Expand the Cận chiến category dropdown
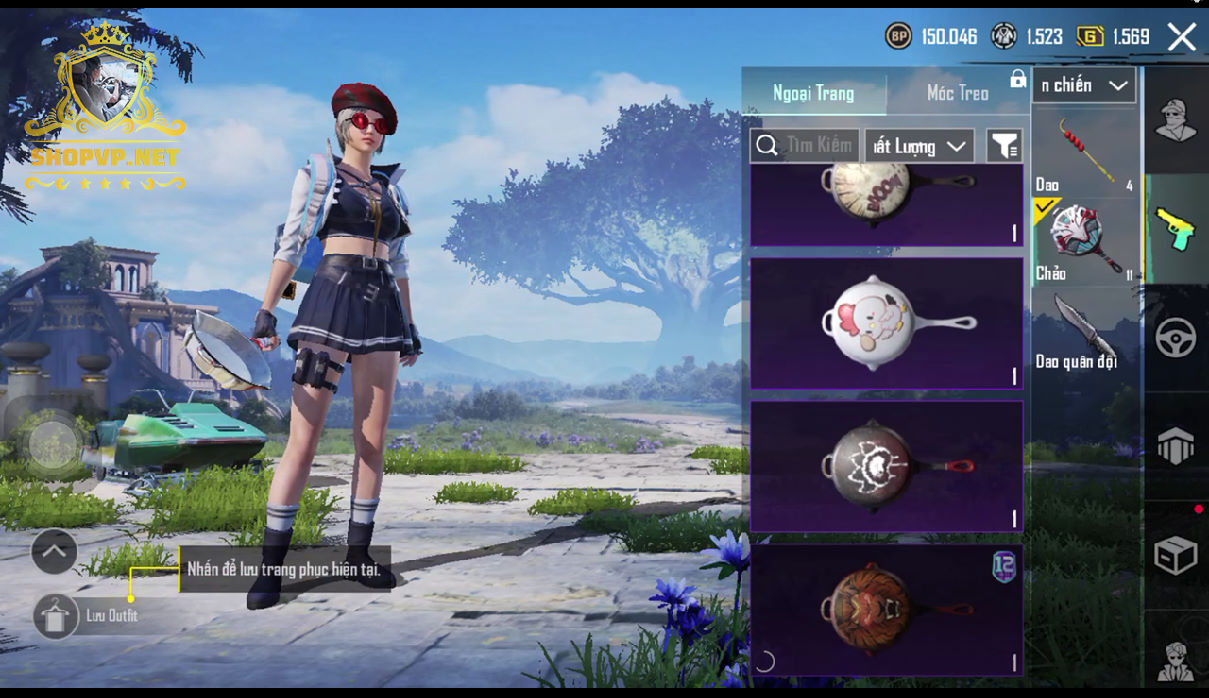 click(x=1085, y=86)
